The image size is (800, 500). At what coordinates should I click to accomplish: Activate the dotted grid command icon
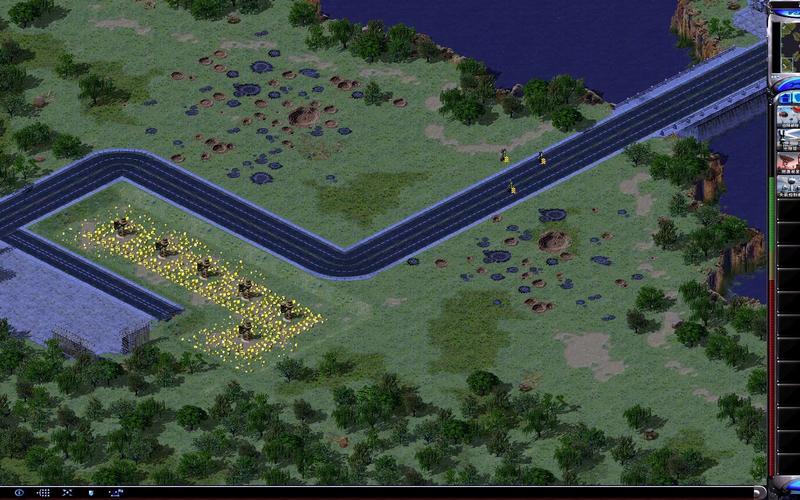coord(46,493)
